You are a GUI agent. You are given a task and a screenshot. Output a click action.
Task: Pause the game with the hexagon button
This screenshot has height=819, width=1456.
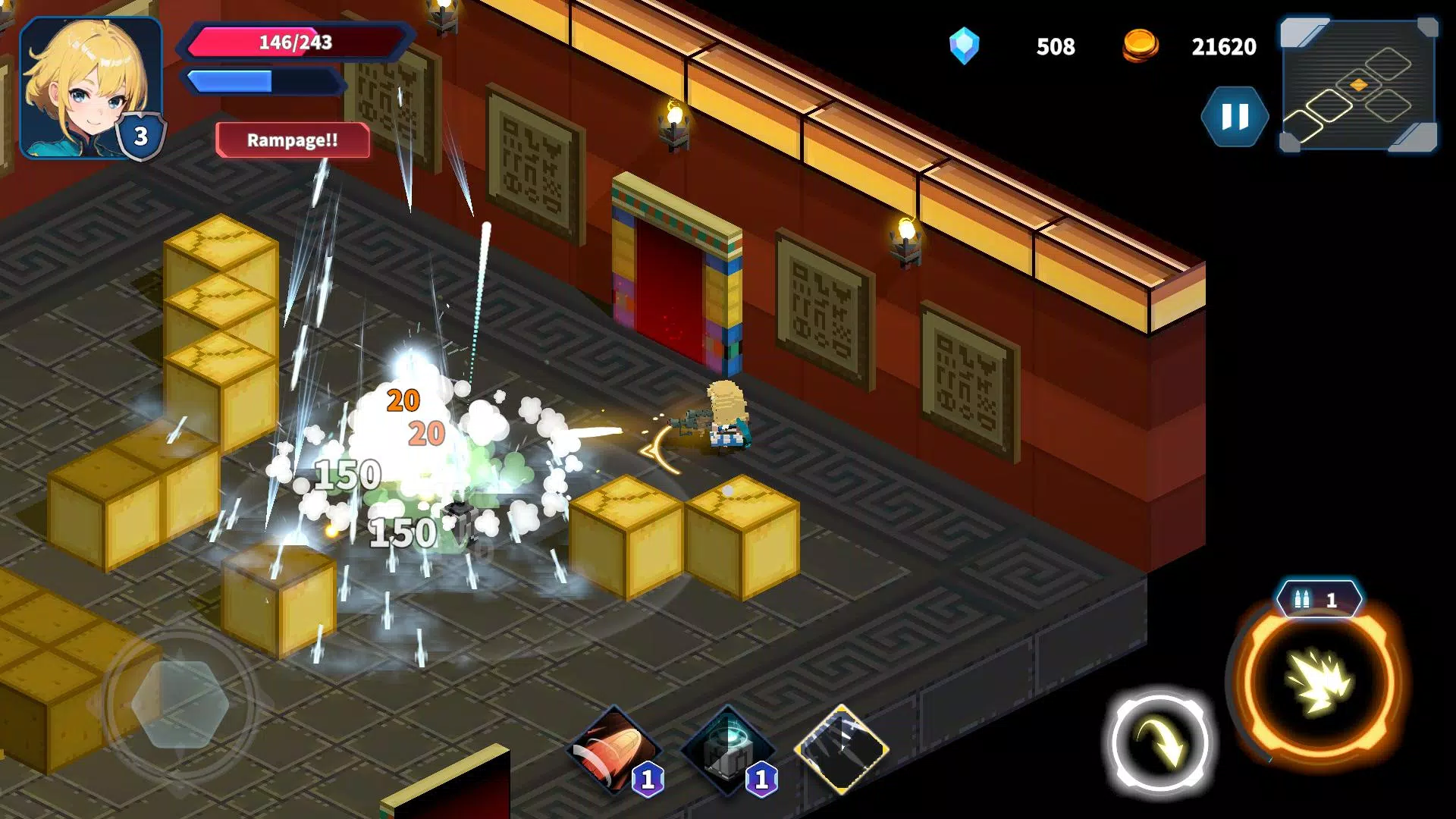1235,117
